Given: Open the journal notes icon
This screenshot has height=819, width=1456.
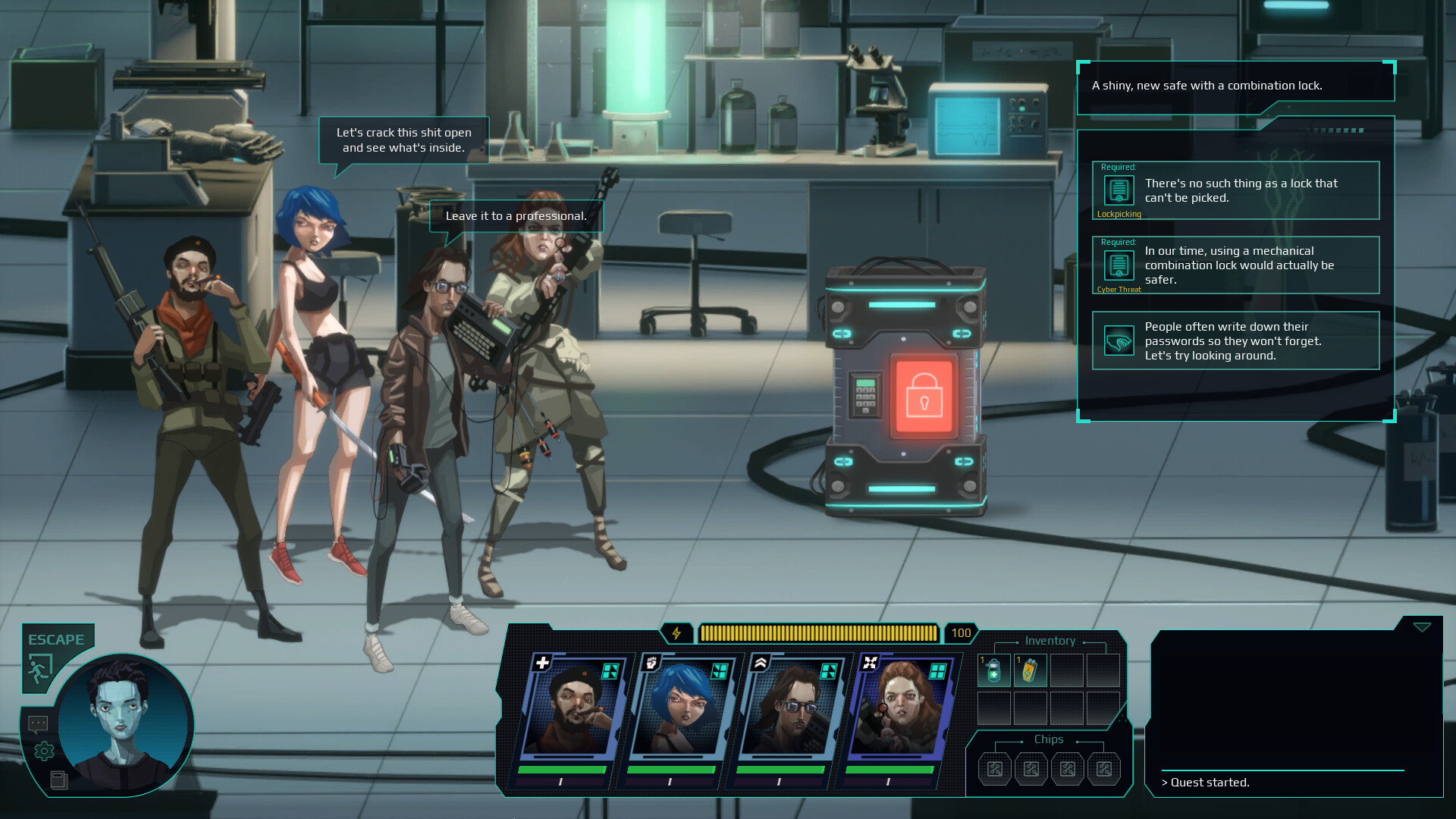Looking at the screenshot, I should (x=58, y=780).
